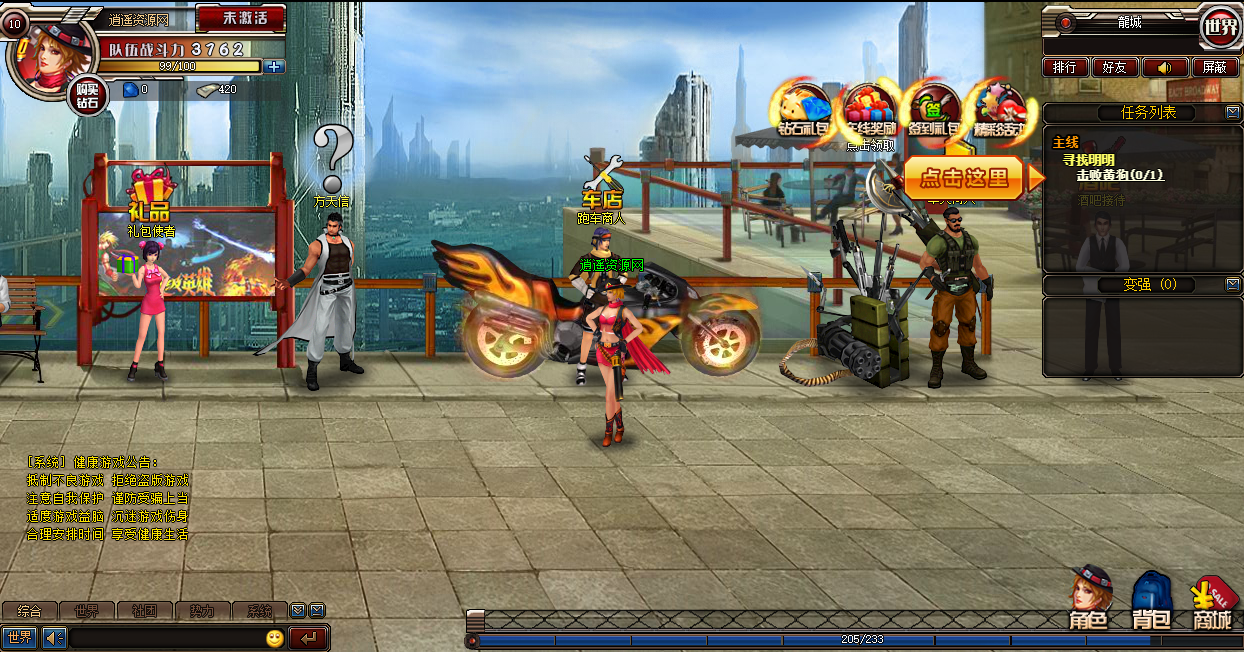Open the 购买钻石 diamond purchase button
Image resolution: width=1244 pixels, height=652 pixels.
(88, 95)
